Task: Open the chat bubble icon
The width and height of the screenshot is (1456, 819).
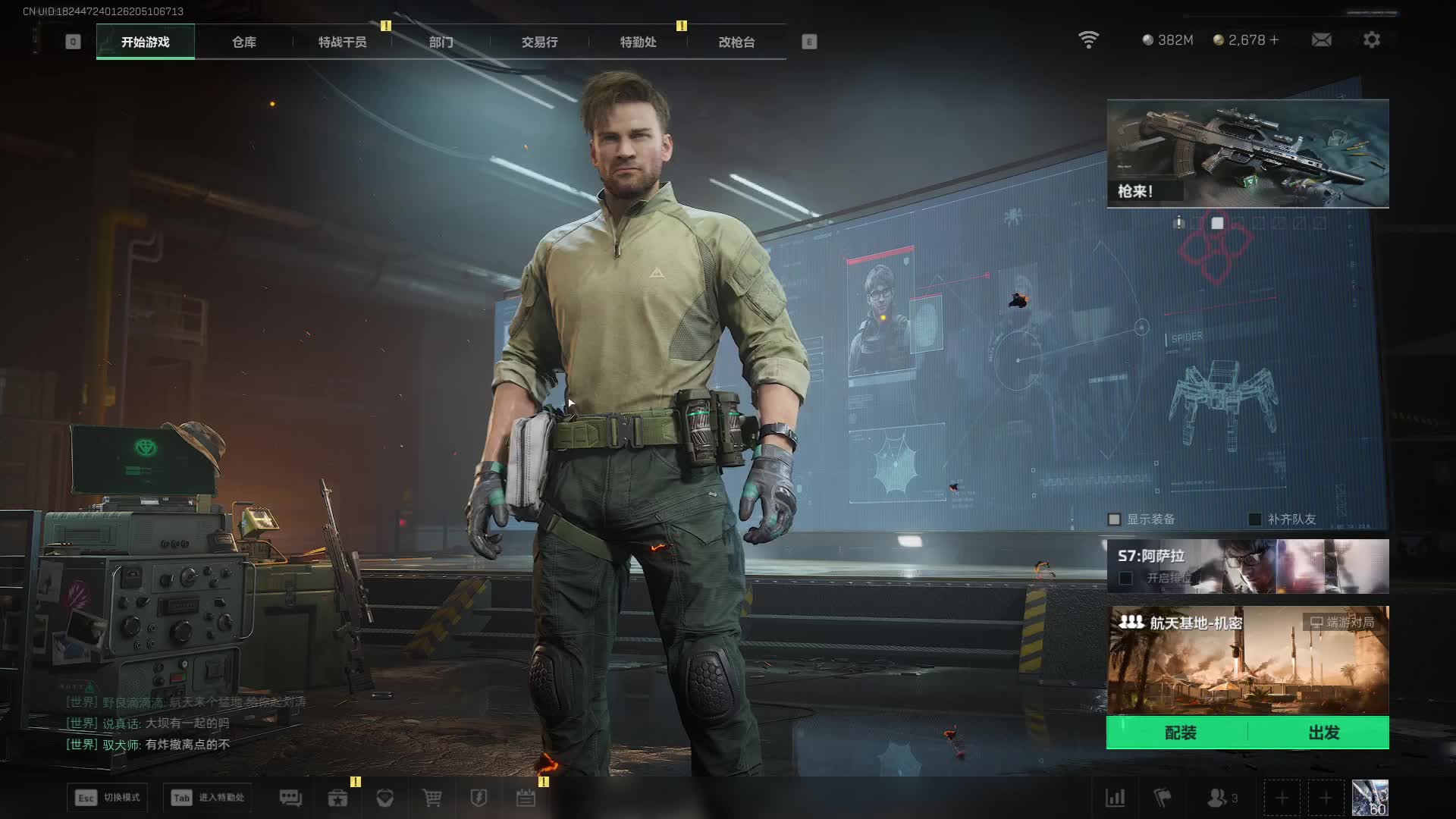Action: click(290, 798)
